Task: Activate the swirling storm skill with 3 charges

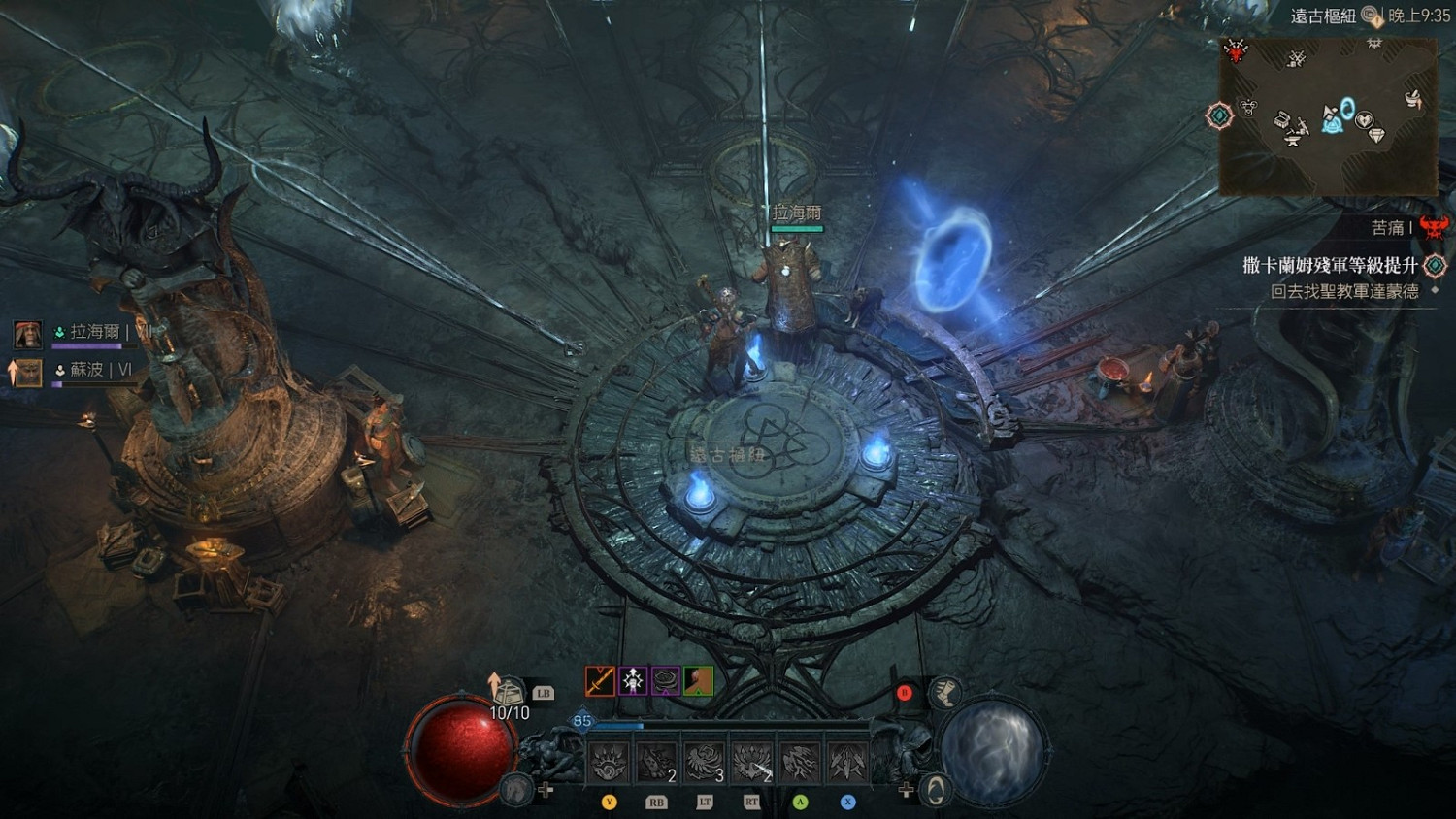Action: click(x=705, y=762)
